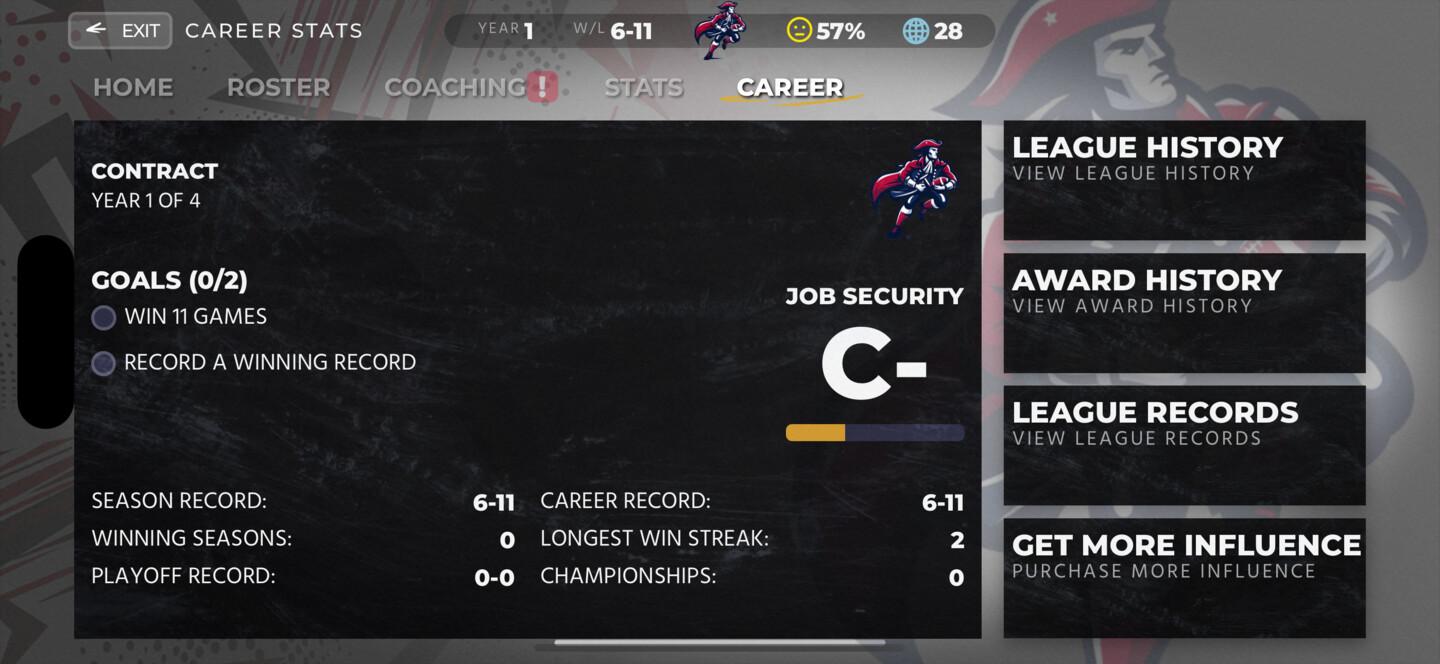The width and height of the screenshot is (1440, 664).
Task: Exit the career stats screen
Action: click(120, 30)
